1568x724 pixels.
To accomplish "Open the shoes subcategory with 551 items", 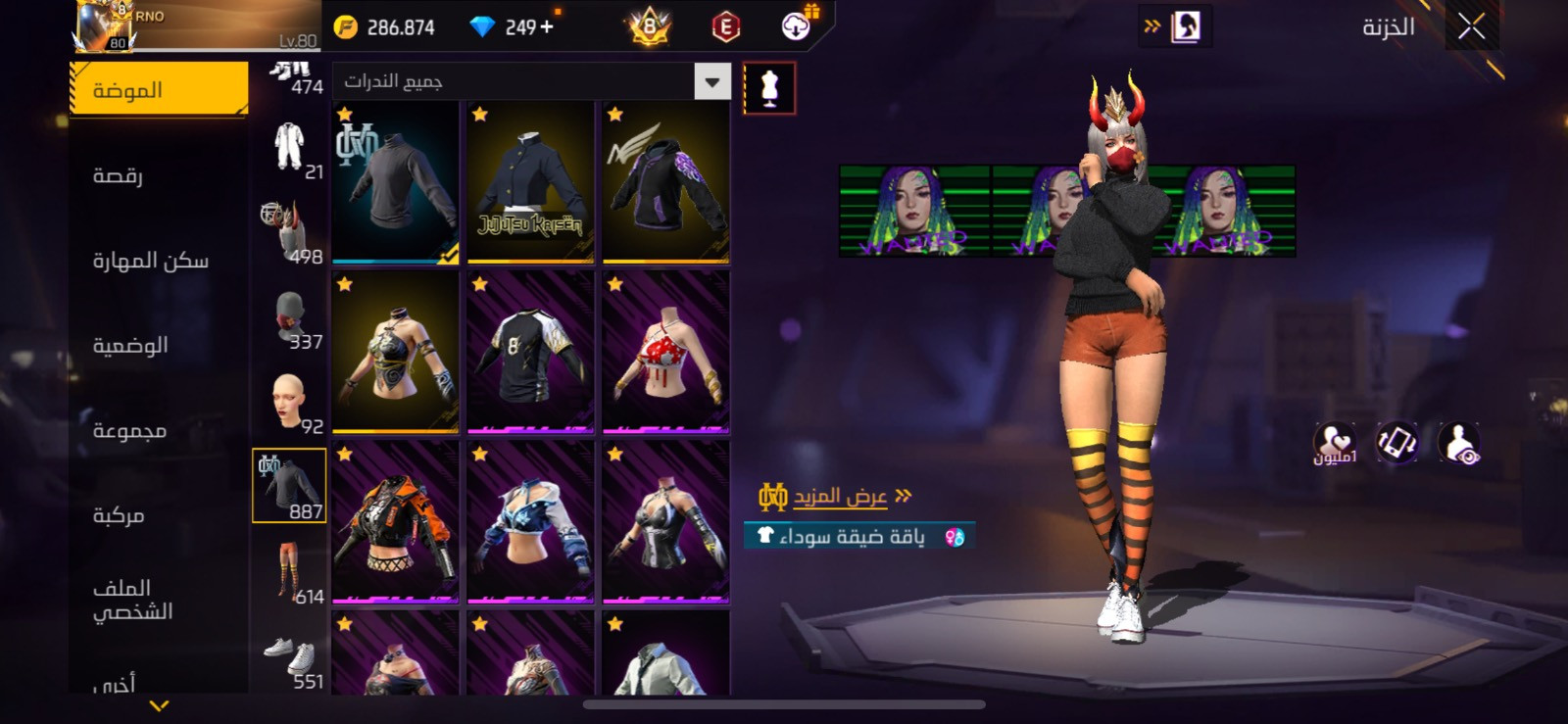I will pyautogui.click(x=290, y=656).
